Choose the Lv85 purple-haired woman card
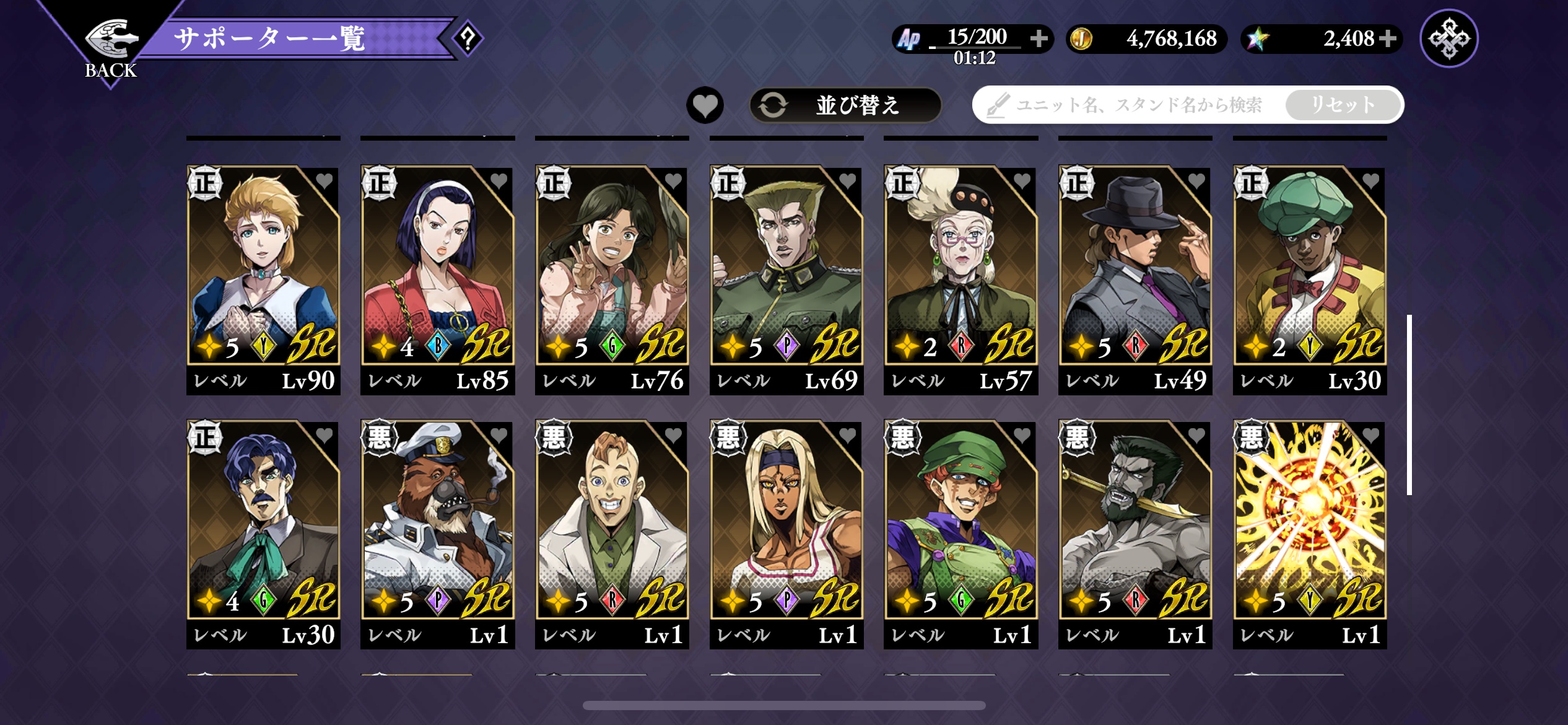This screenshot has width=1568, height=725. [x=437, y=279]
